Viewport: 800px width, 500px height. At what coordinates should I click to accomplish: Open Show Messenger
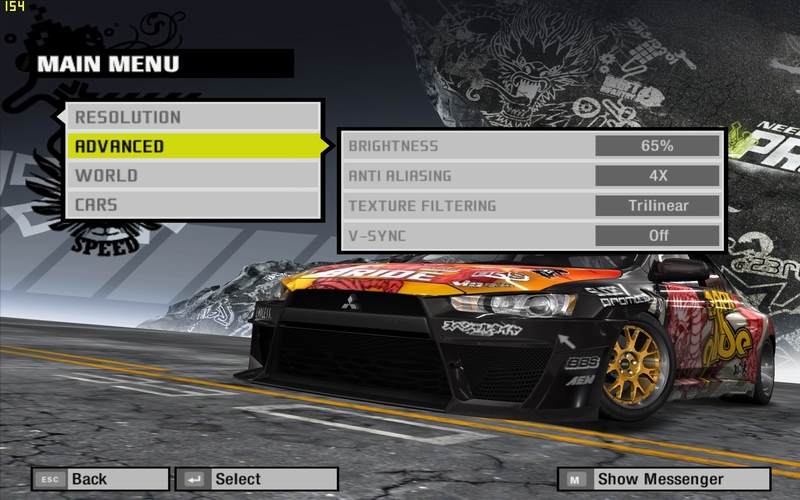point(664,479)
